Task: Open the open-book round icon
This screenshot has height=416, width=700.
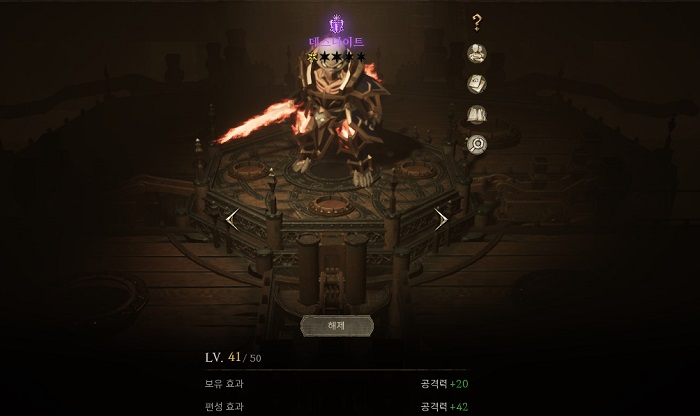Action: coord(477,114)
